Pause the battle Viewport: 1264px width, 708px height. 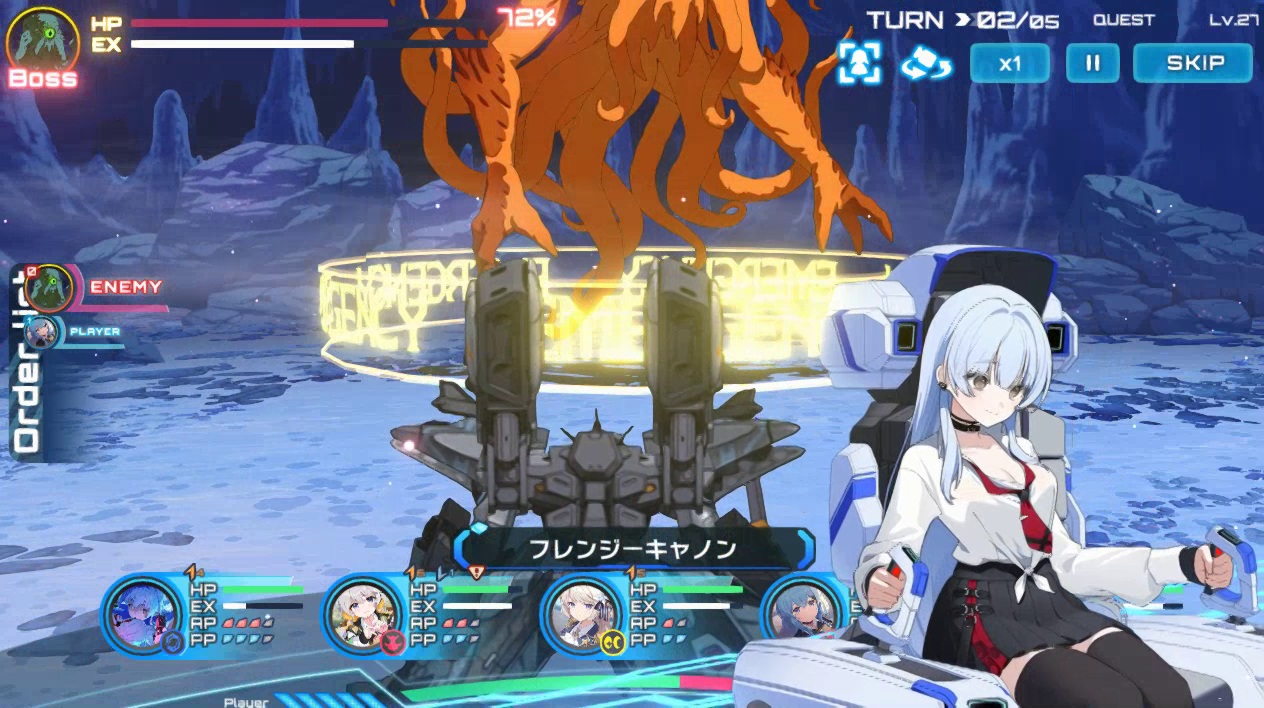[1092, 63]
